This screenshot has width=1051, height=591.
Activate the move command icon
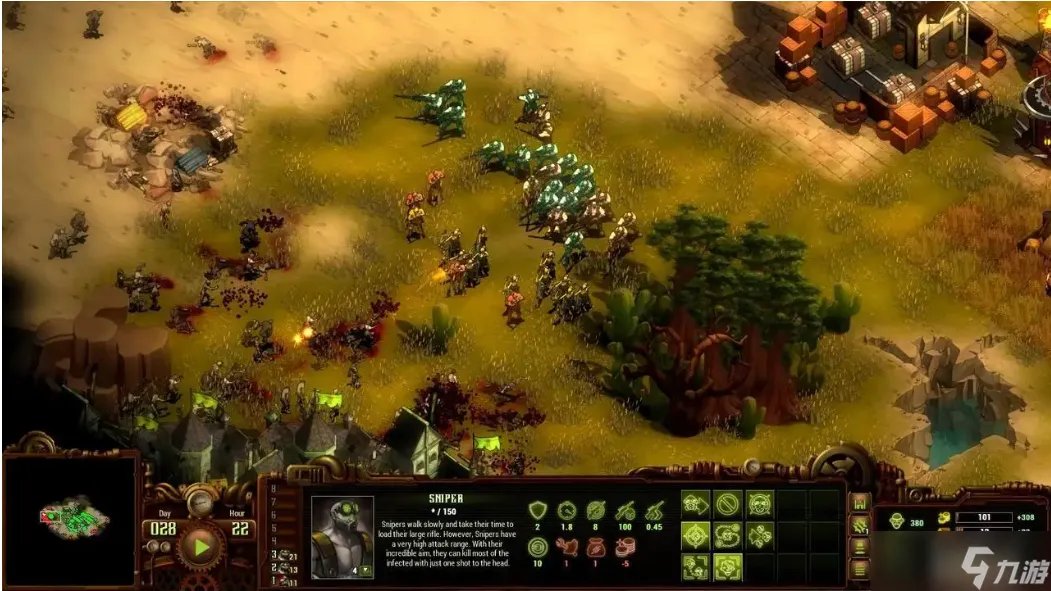696,504
